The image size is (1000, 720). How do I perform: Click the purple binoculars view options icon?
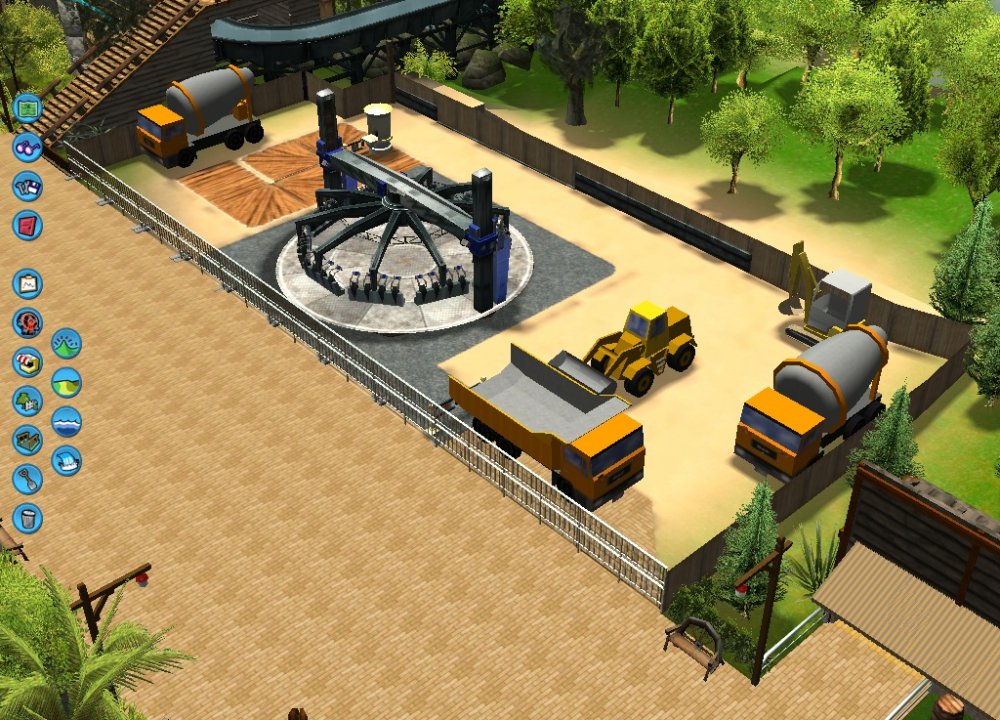point(27,146)
